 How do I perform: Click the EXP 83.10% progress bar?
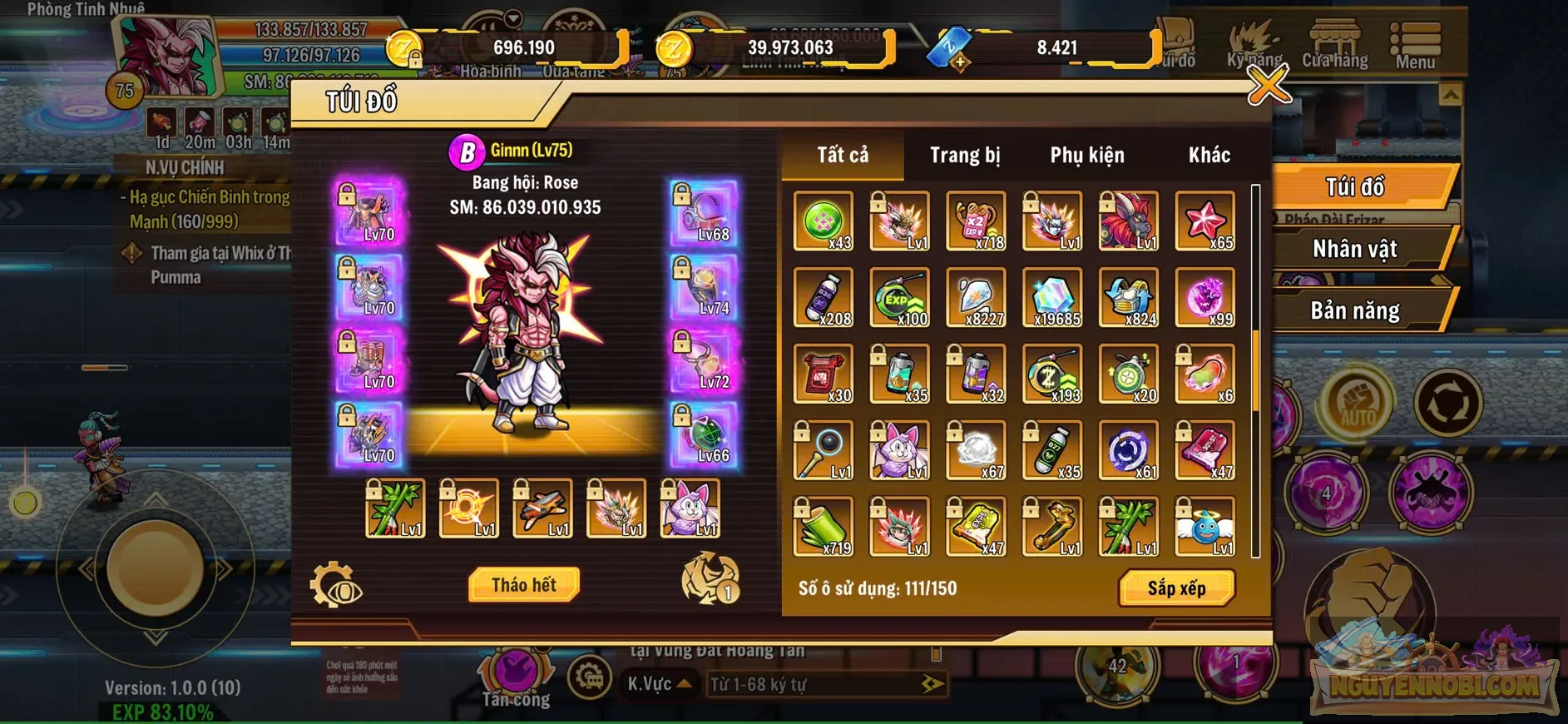(x=161, y=712)
